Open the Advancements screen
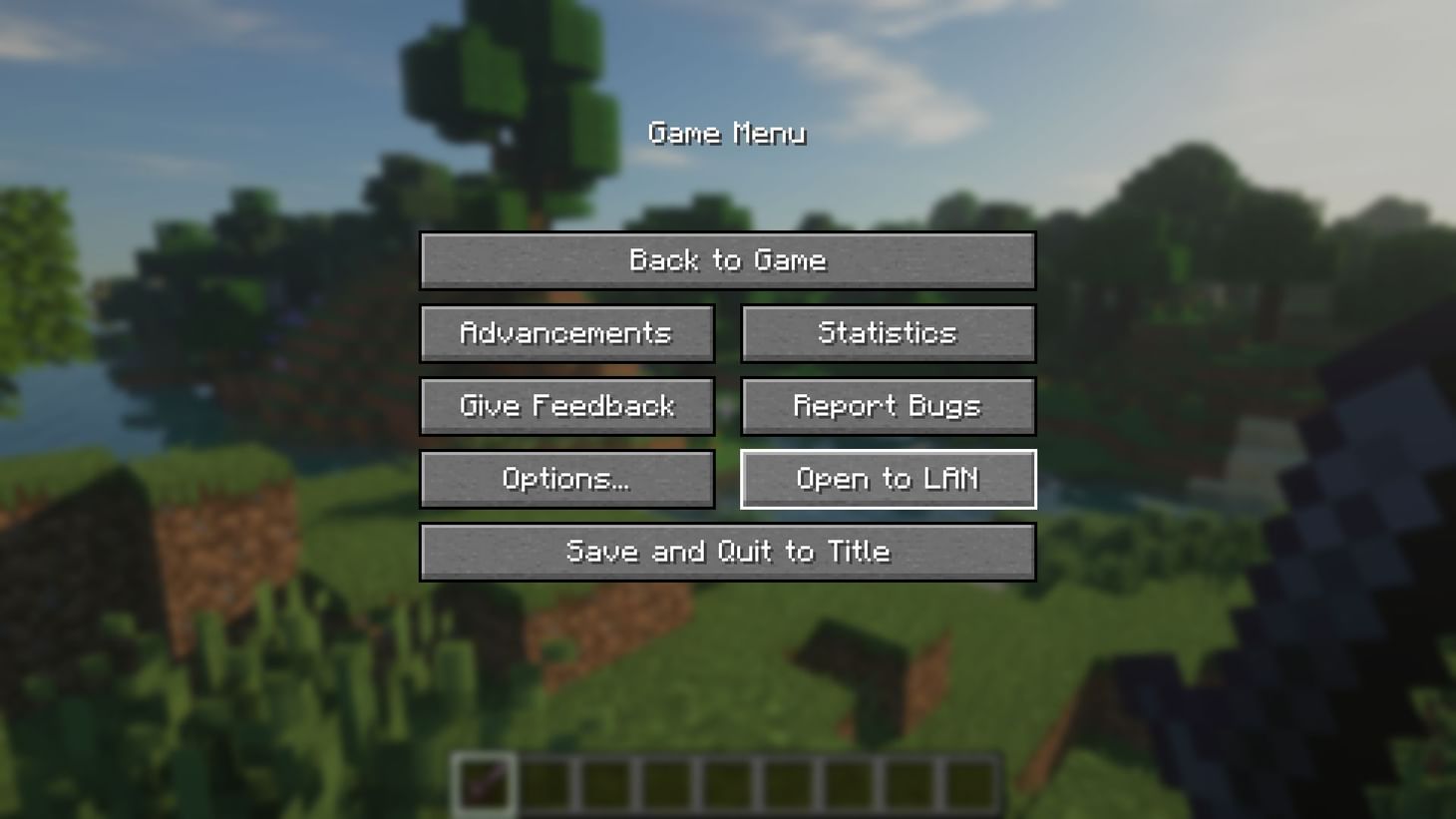This screenshot has height=819, width=1456. click(x=566, y=333)
